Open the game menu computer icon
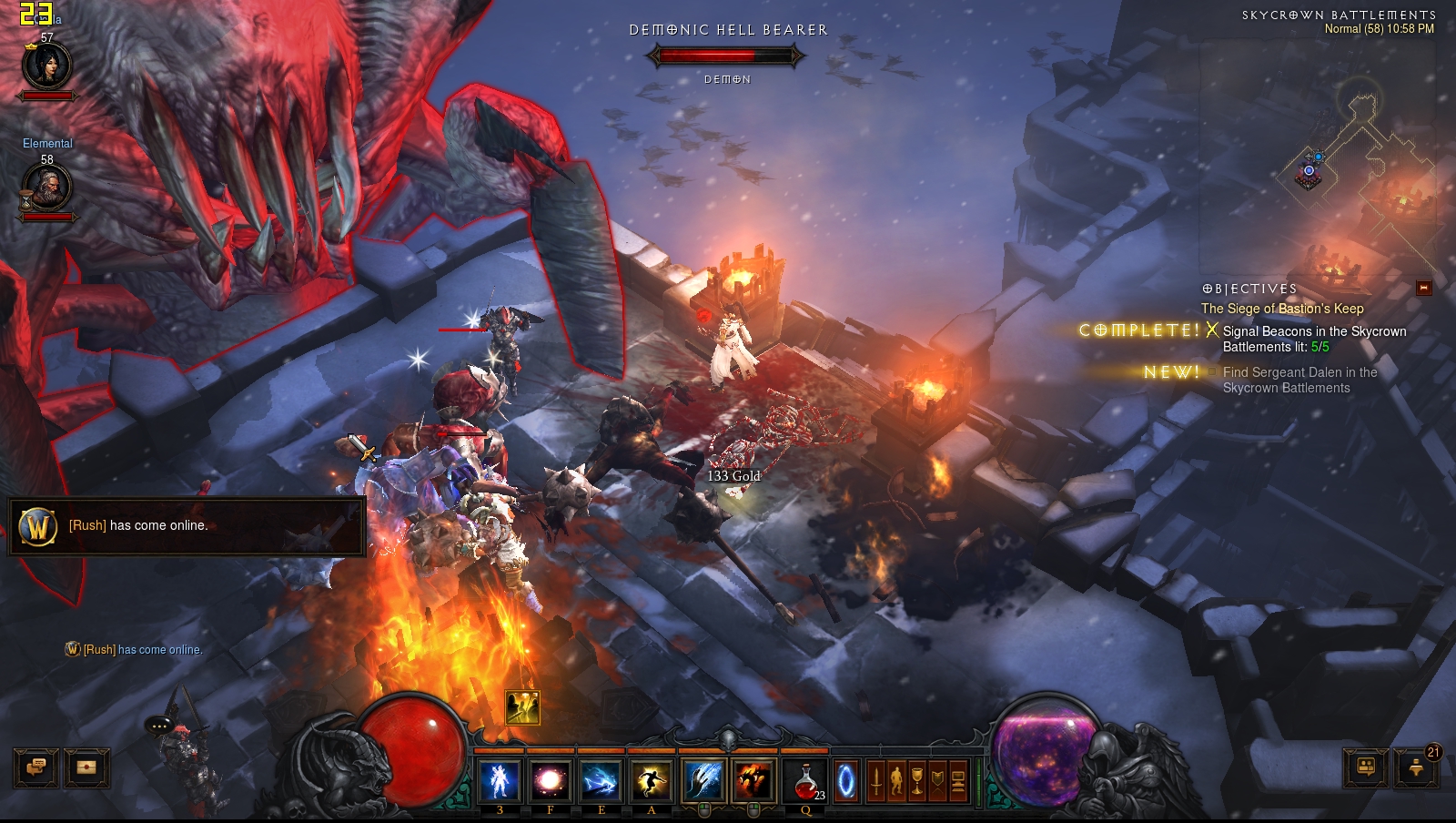Screen dimensions: 1456x823 coord(958,781)
